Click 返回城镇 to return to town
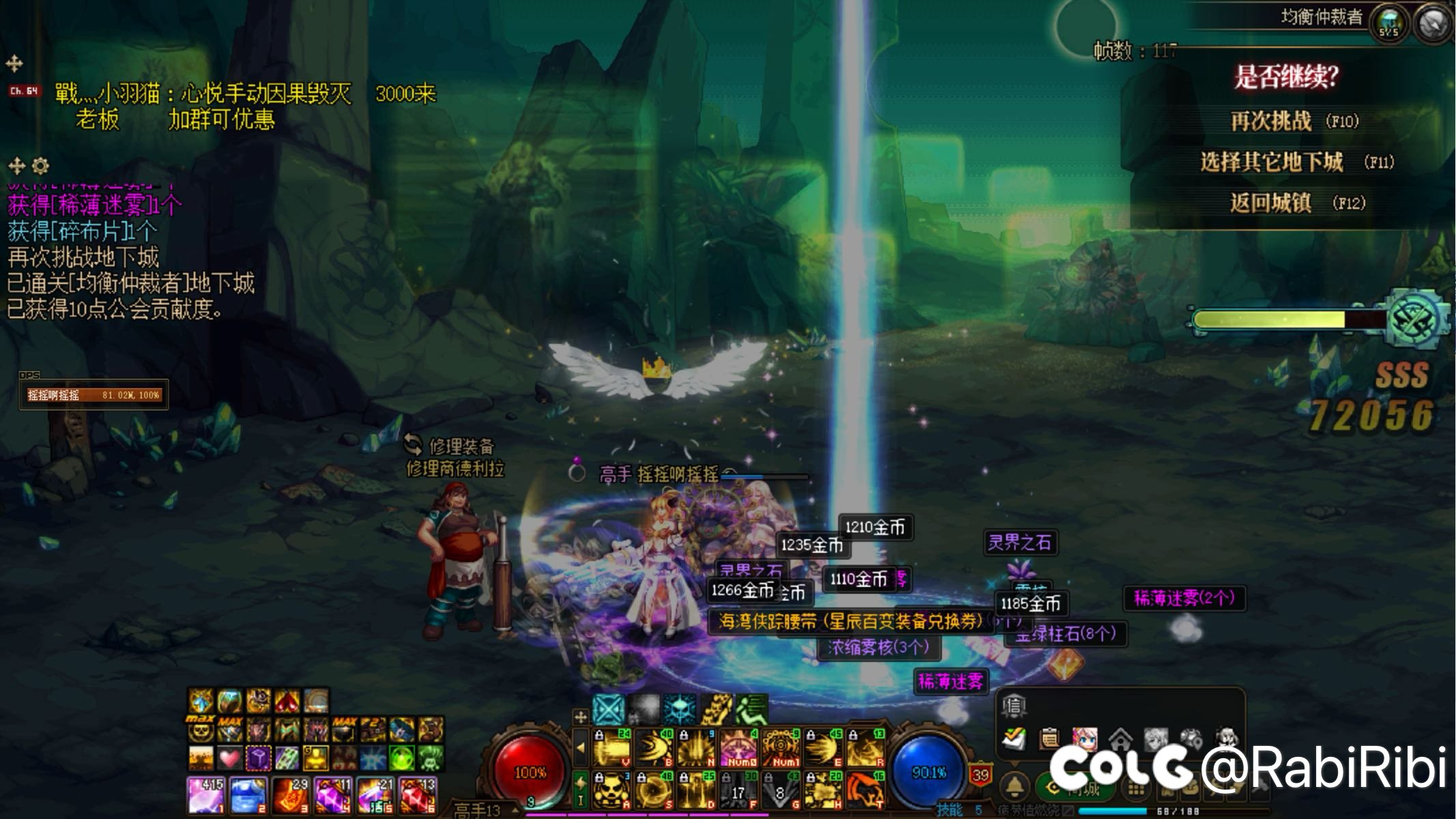This screenshot has width=1456, height=819. pos(1270,203)
